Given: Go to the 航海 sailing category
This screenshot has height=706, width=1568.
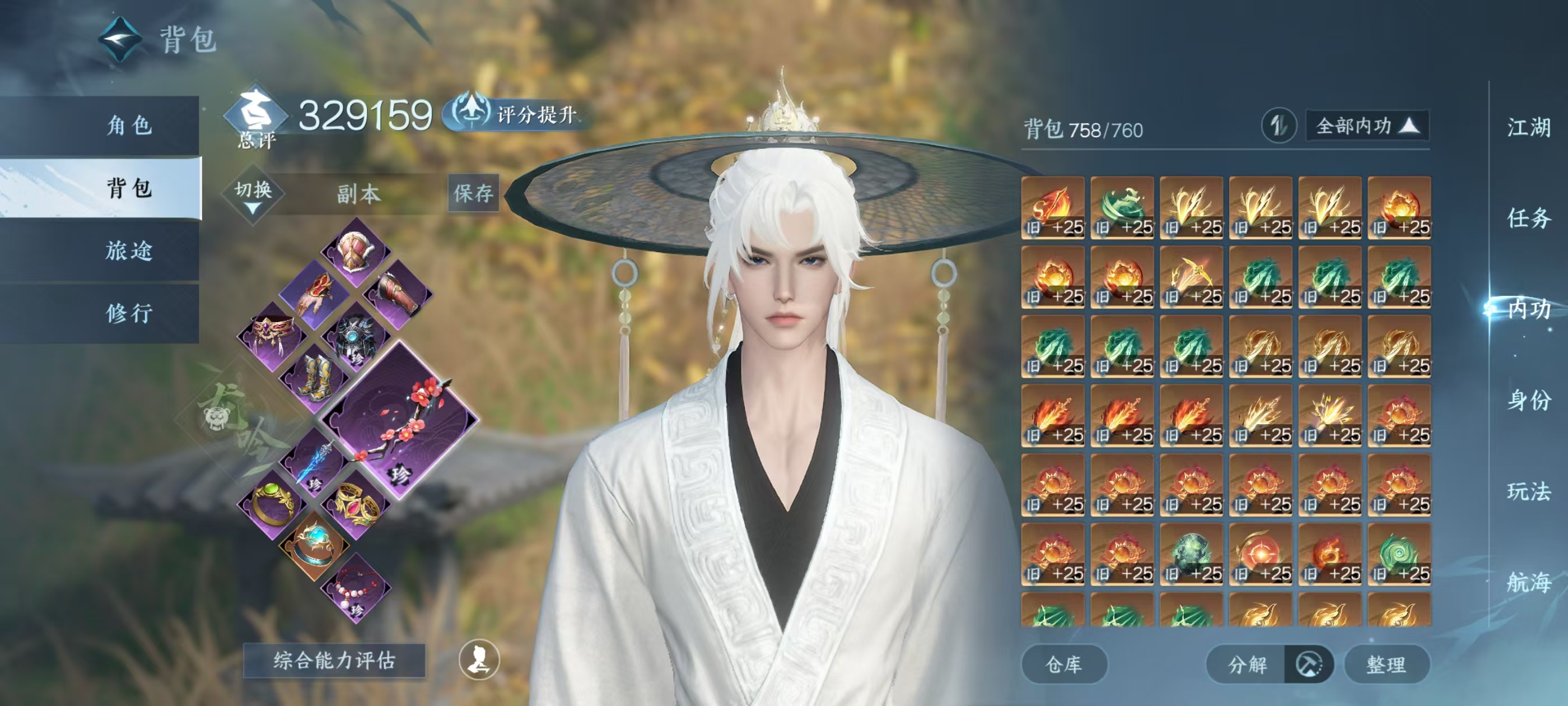Looking at the screenshot, I should (x=1528, y=582).
